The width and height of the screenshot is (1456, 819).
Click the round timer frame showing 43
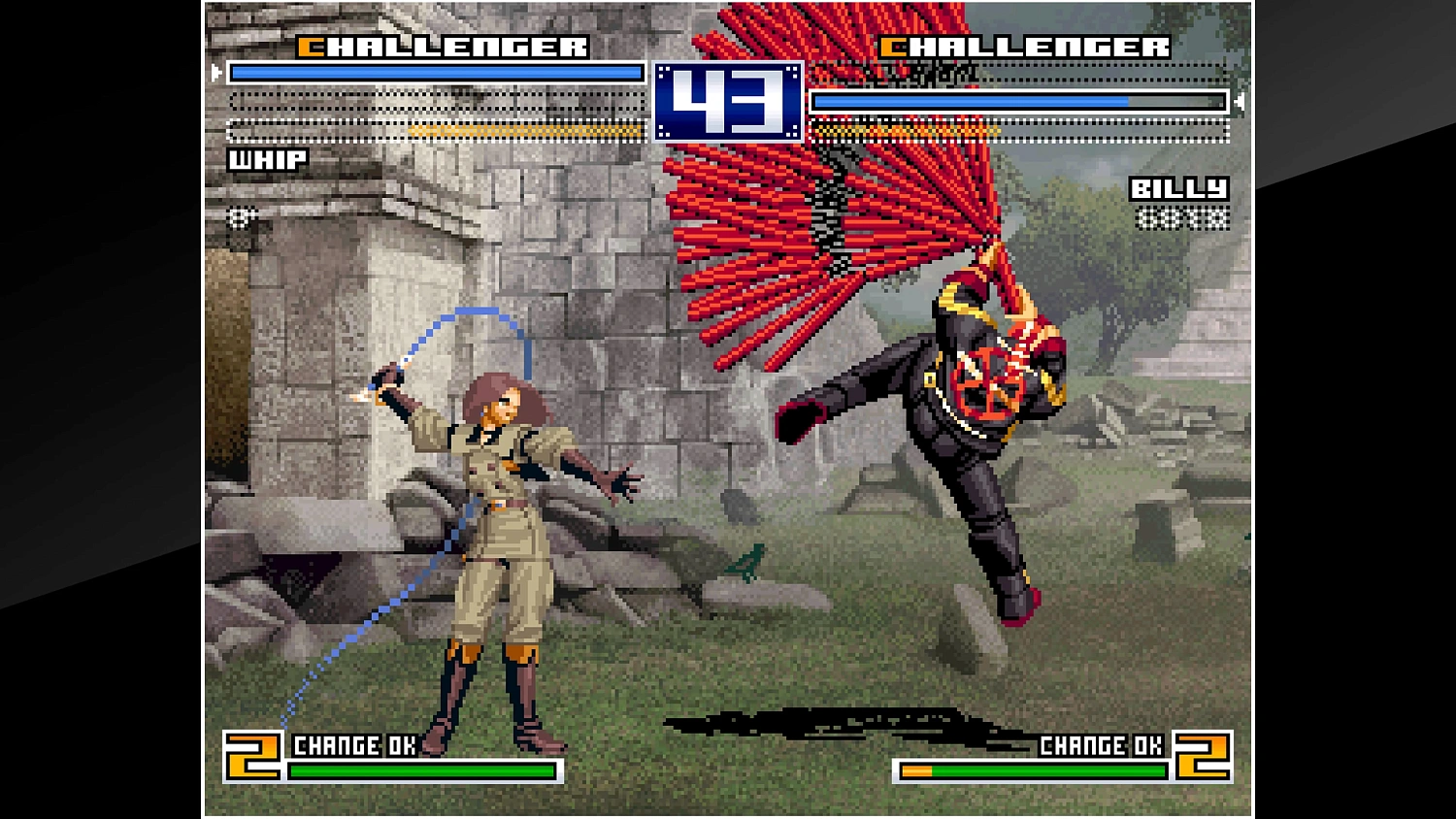click(x=729, y=101)
